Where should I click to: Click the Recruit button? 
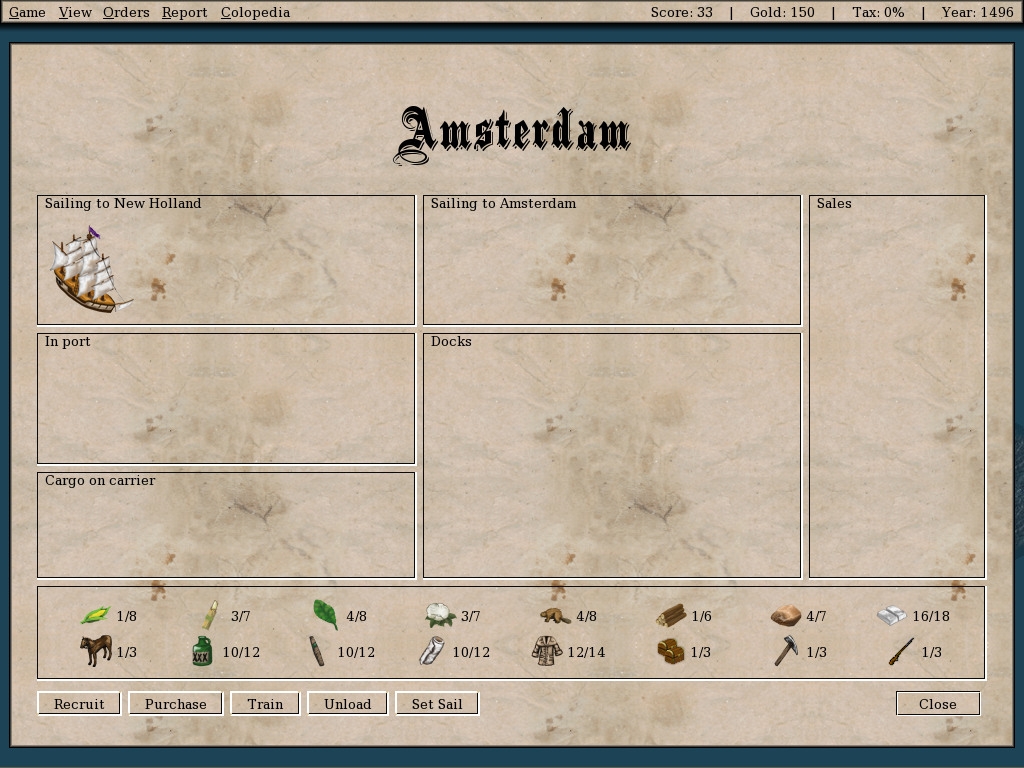point(79,704)
